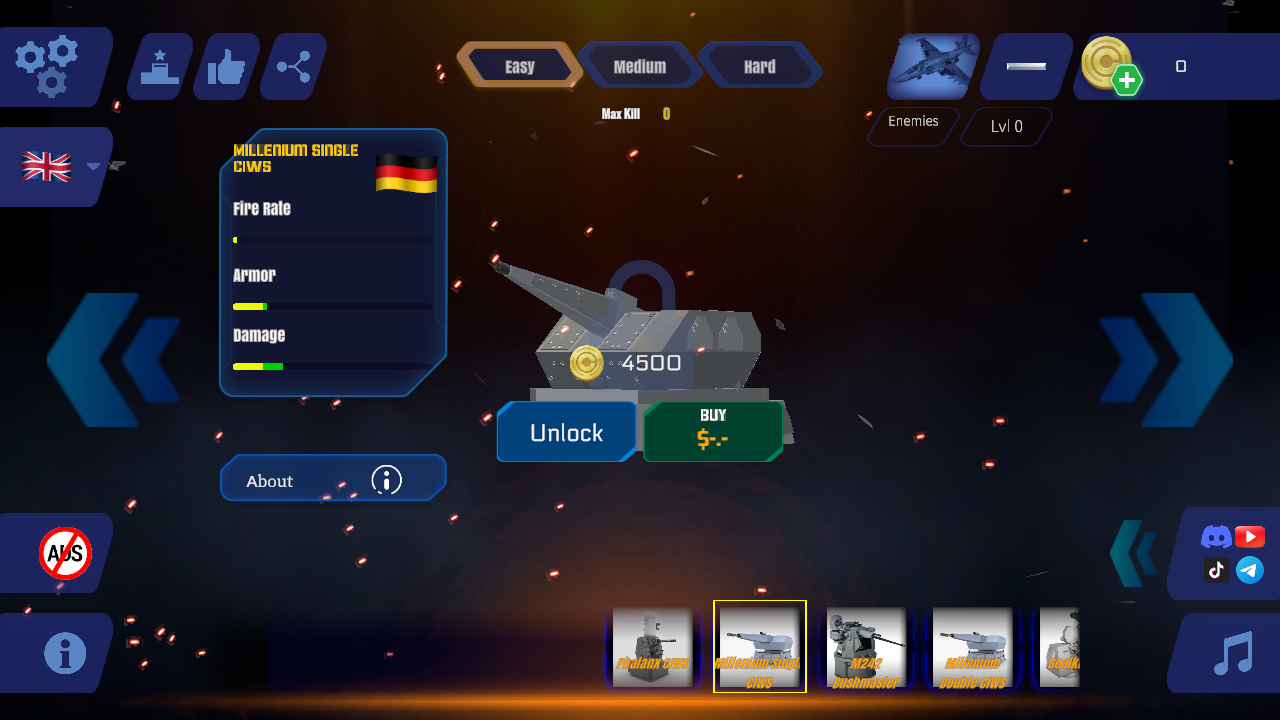Tap the no-ads remove button
This screenshot has width=1280, height=720.
(x=65, y=553)
